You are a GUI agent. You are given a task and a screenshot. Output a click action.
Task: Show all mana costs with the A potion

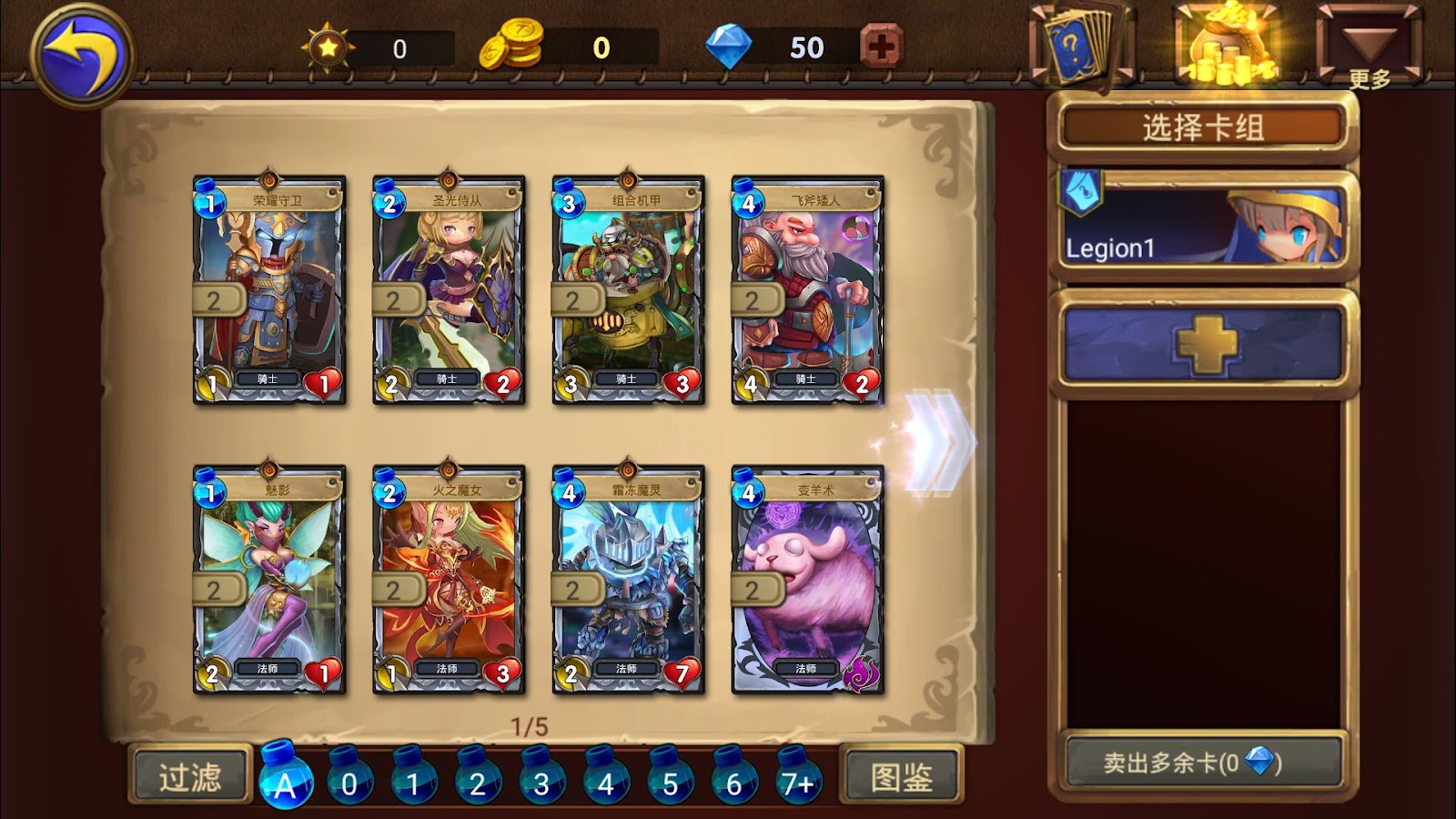point(286,780)
